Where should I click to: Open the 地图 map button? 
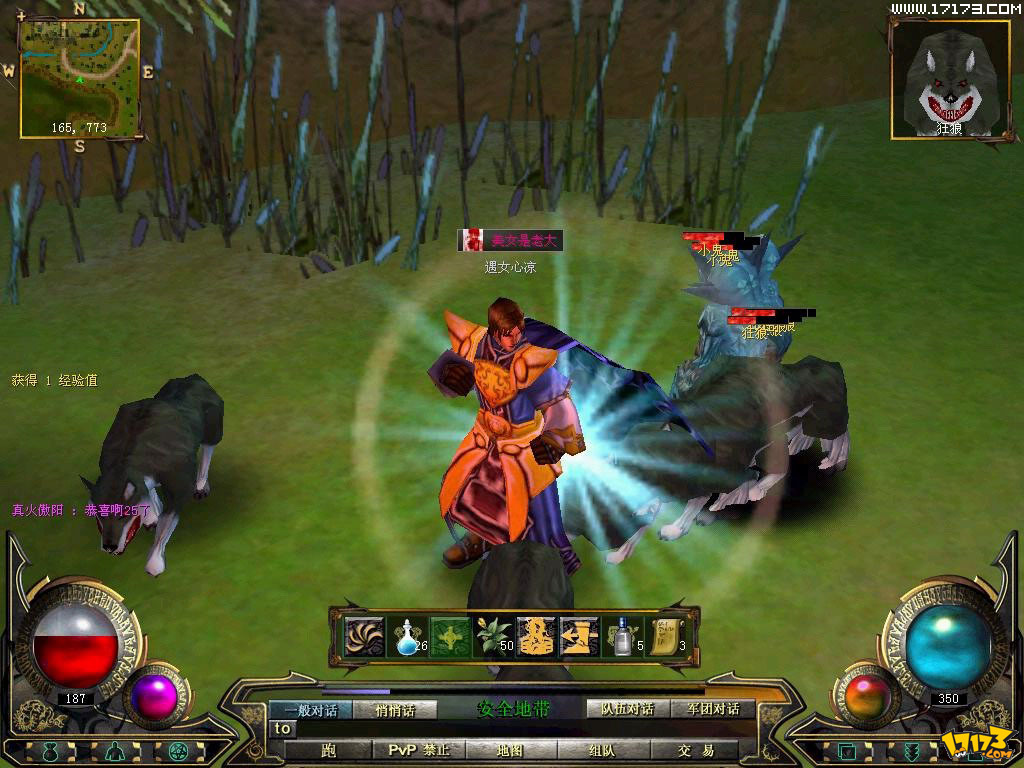tap(510, 750)
